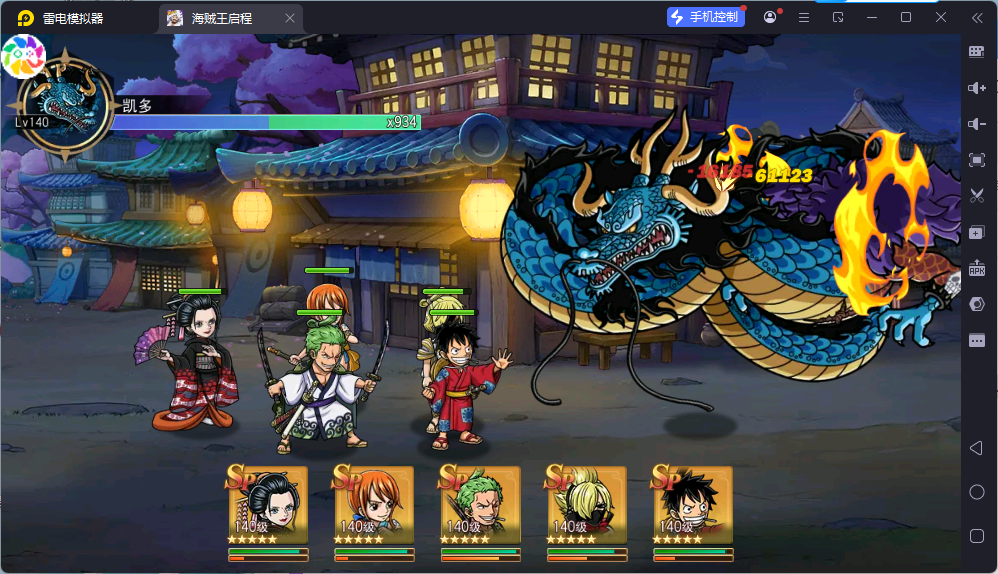Screen dimensions: 998x574
Task: Open the 手机控制 phone control button
Action: click(706, 17)
